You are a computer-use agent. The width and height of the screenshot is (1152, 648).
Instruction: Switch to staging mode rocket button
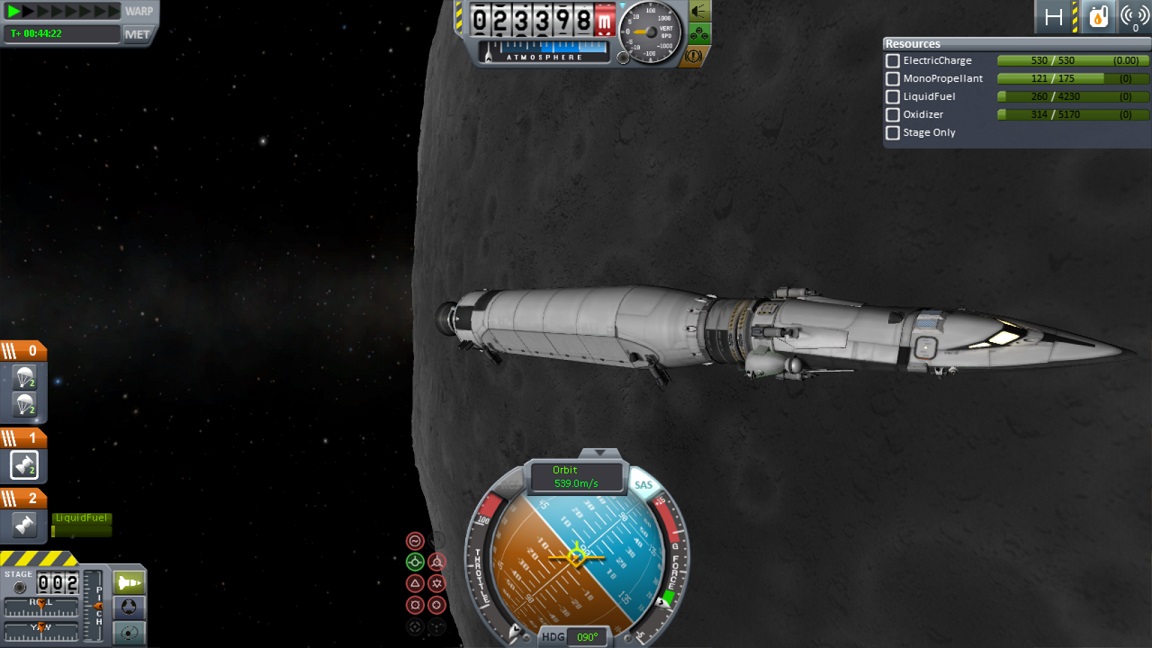tap(129, 582)
